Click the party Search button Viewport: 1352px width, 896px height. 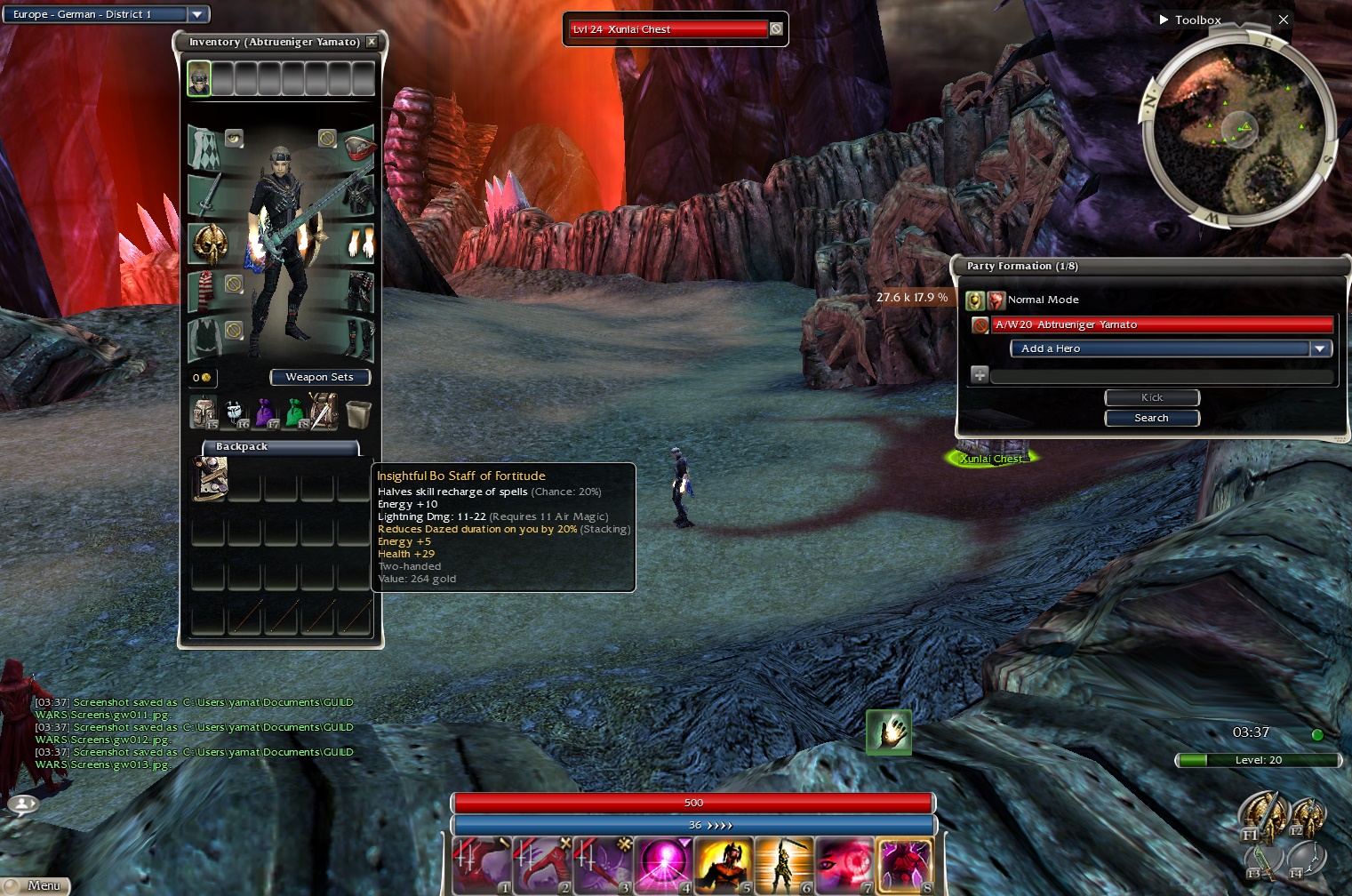click(1151, 418)
